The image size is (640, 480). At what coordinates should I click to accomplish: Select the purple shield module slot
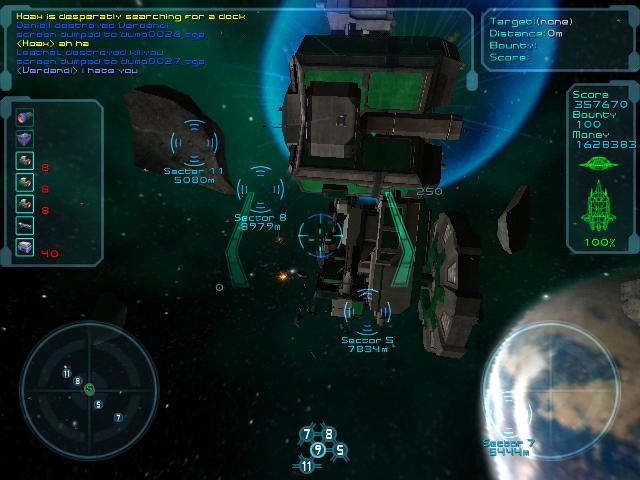pos(25,138)
